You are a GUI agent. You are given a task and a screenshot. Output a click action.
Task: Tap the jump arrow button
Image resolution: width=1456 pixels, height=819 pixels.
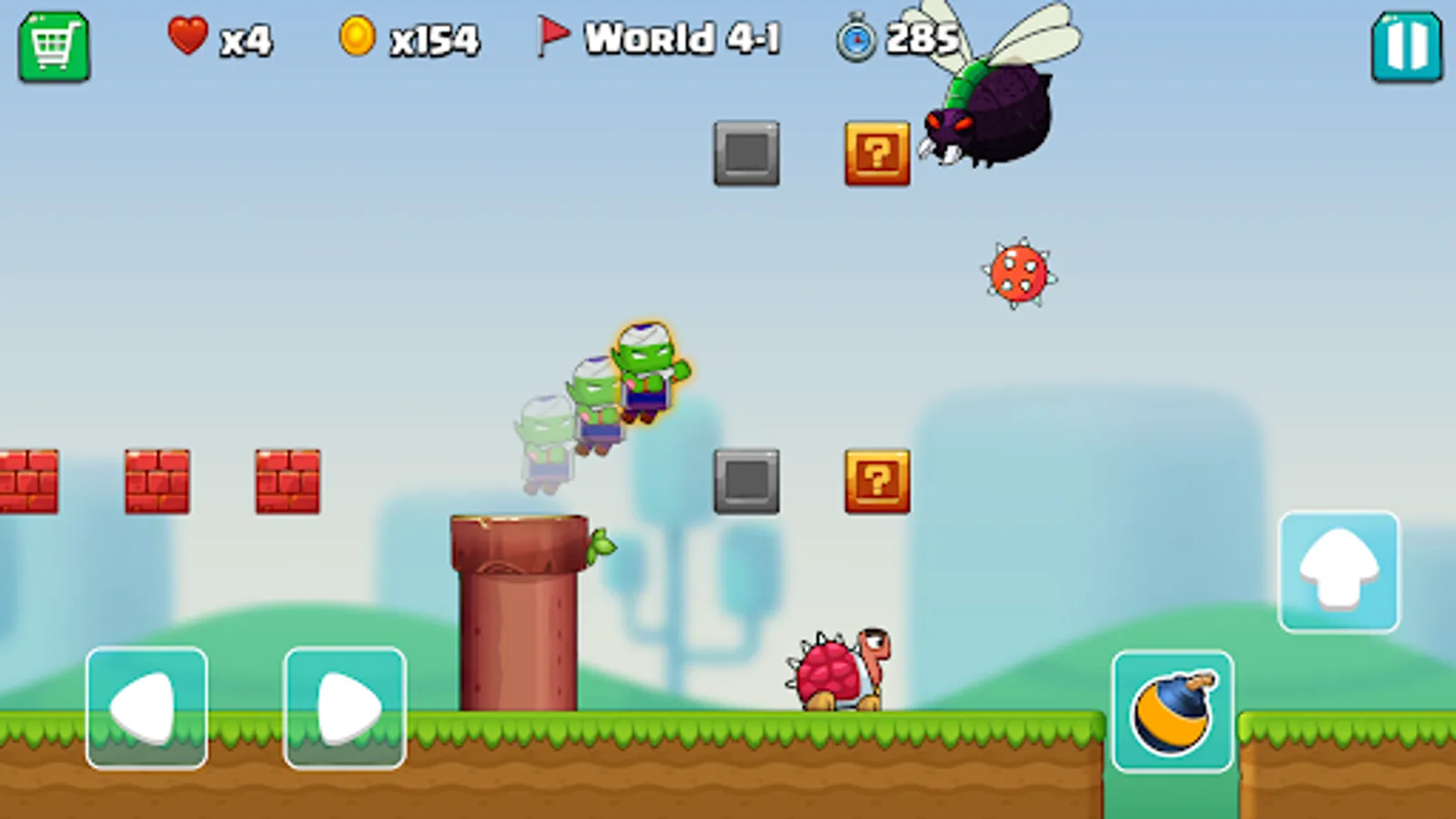(x=1338, y=571)
